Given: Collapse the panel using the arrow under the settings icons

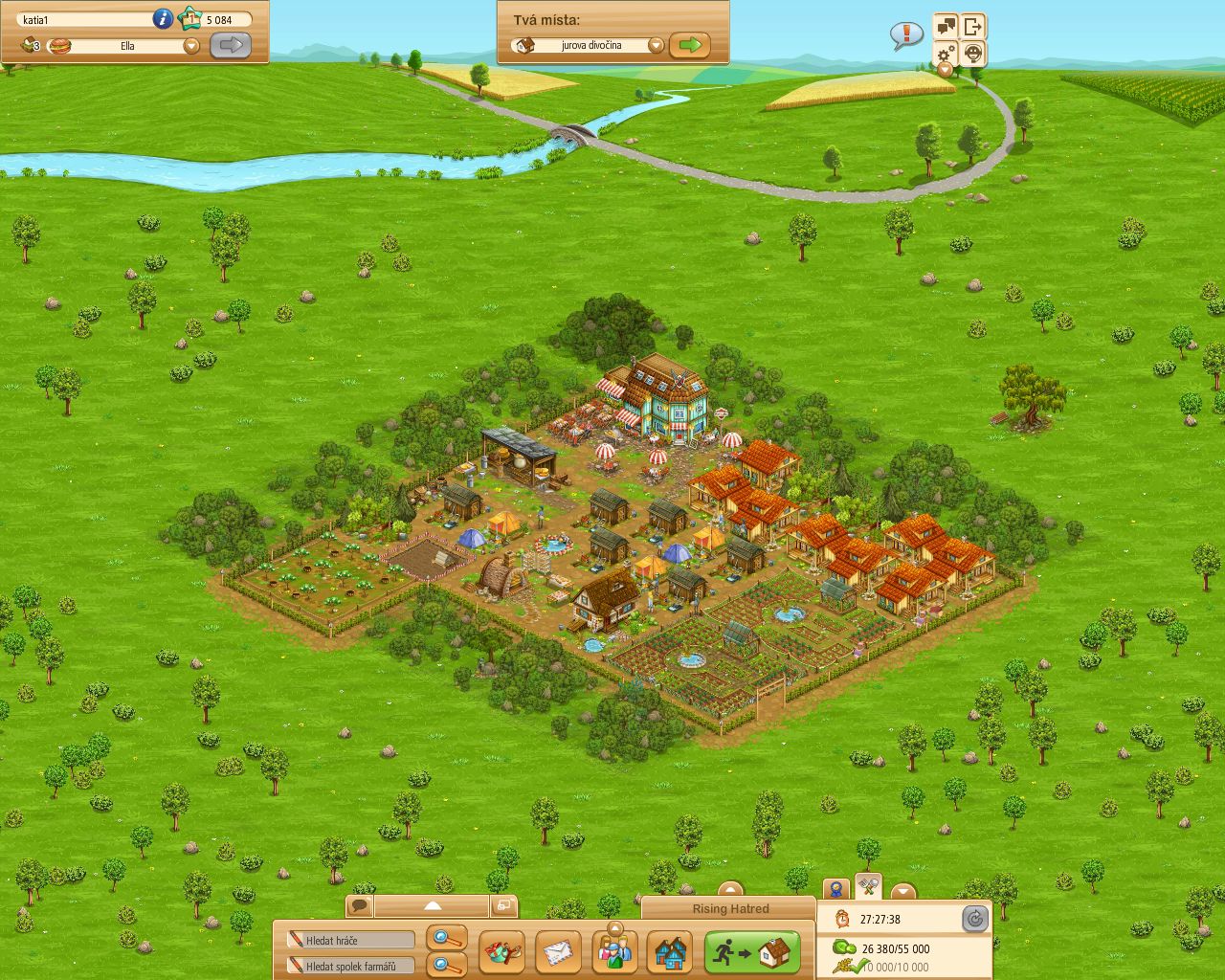Looking at the screenshot, I should 943,71.
